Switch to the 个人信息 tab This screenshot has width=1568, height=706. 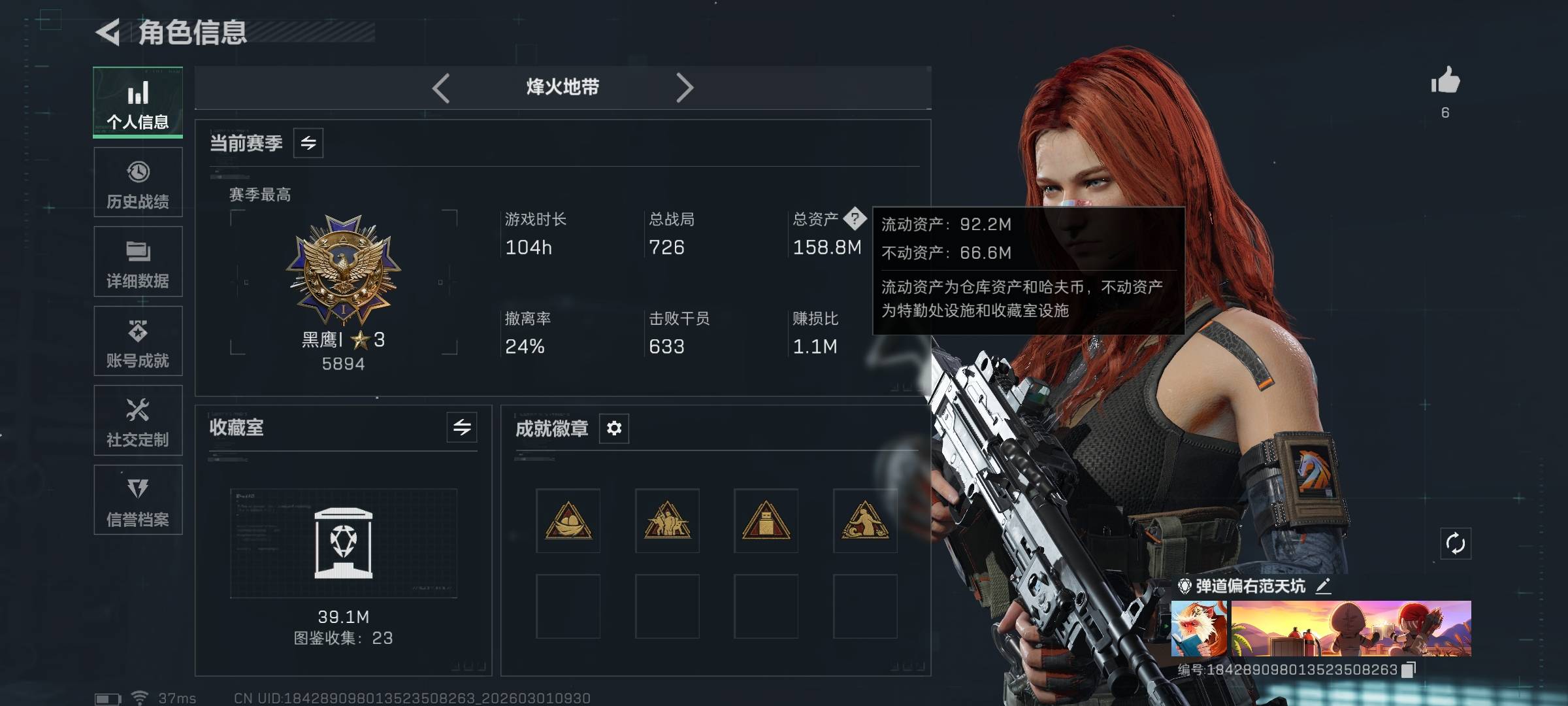point(138,103)
